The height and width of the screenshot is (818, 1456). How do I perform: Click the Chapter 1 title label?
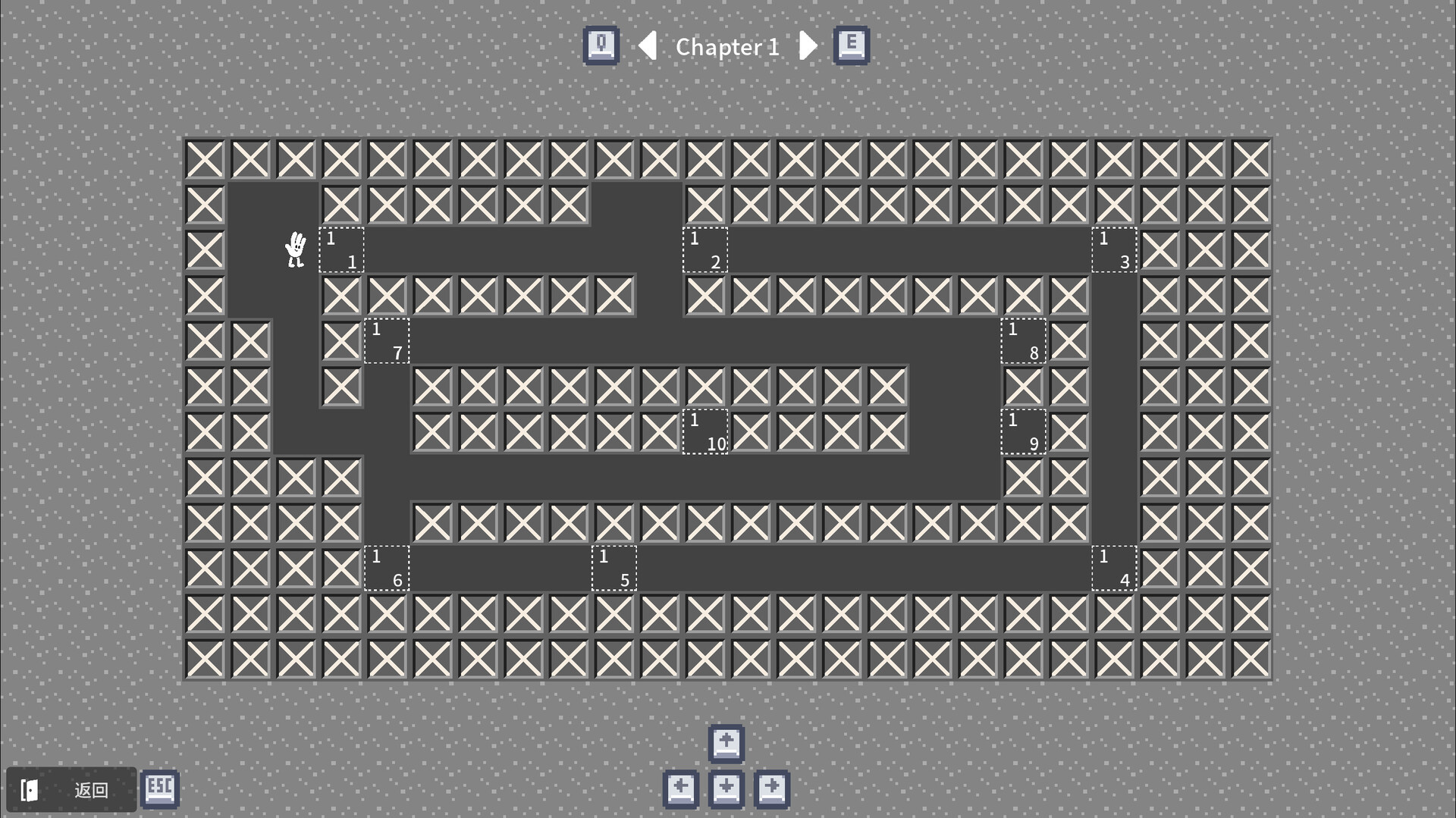tap(727, 46)
